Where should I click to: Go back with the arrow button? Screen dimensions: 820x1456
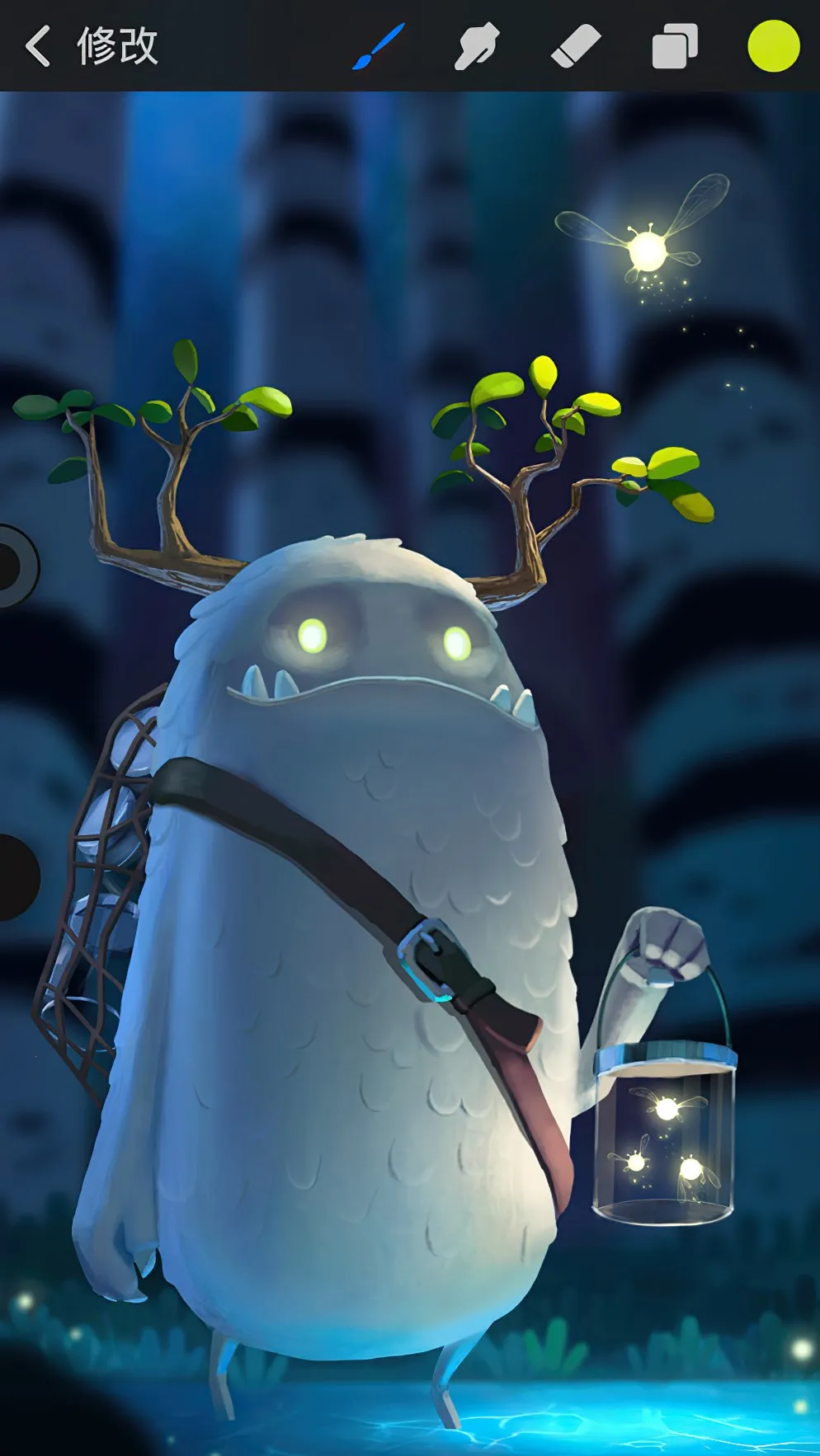pyautogui.click(x=37, y=45)
